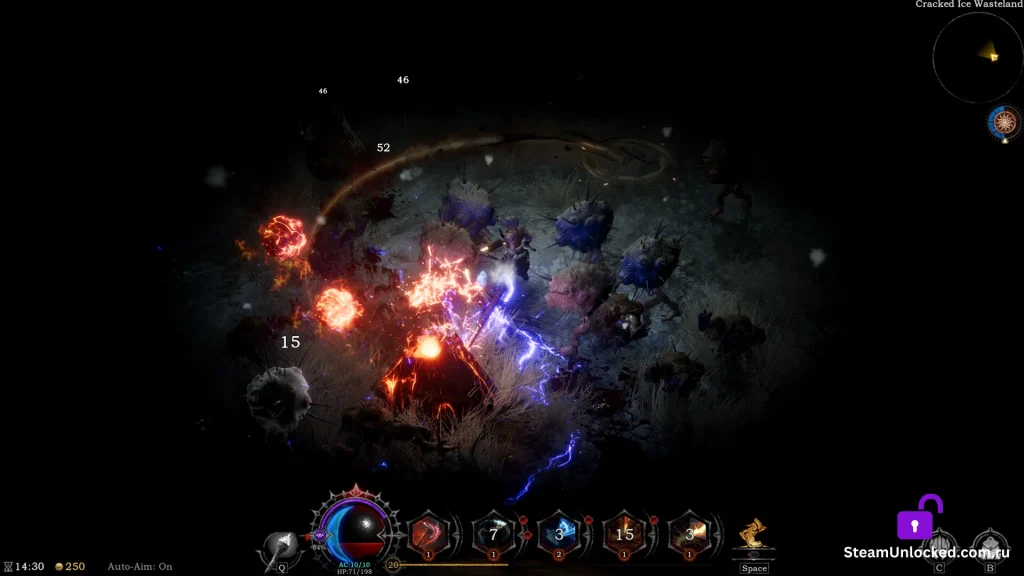Choose the fire skill showing cooldown 15

click(x=624, y=533)
